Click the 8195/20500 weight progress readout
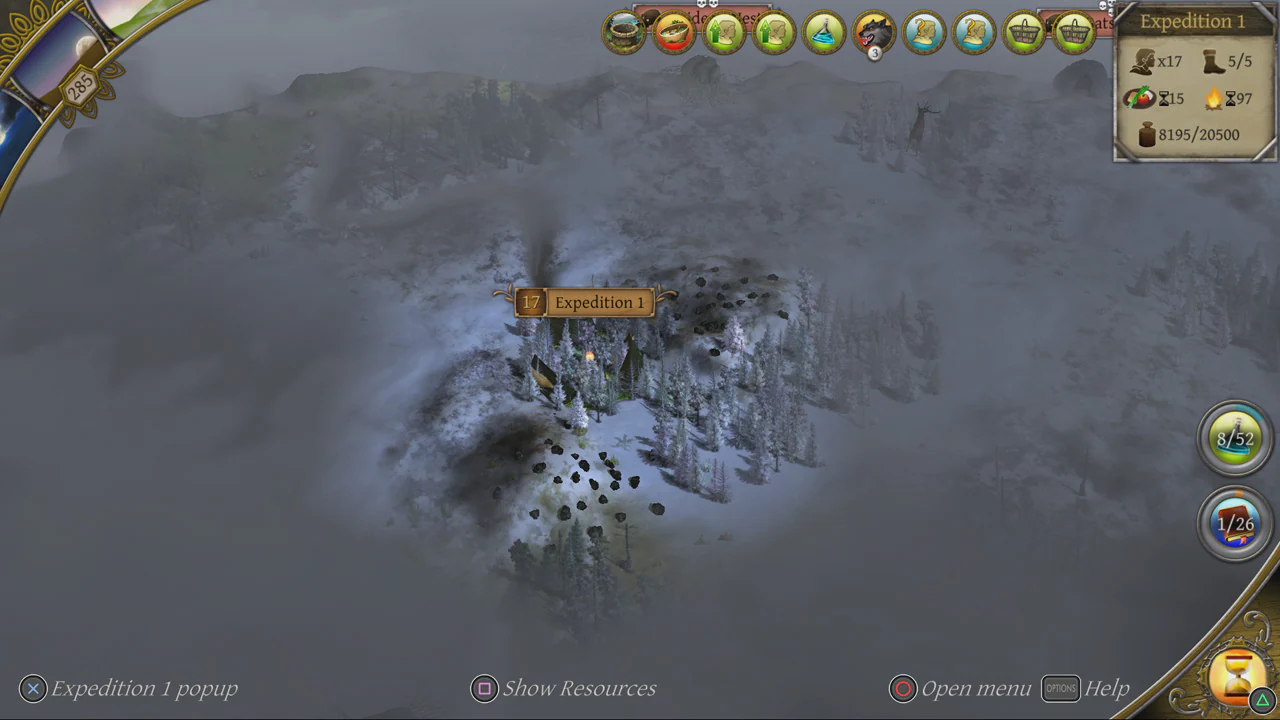 pos(1193,134)
